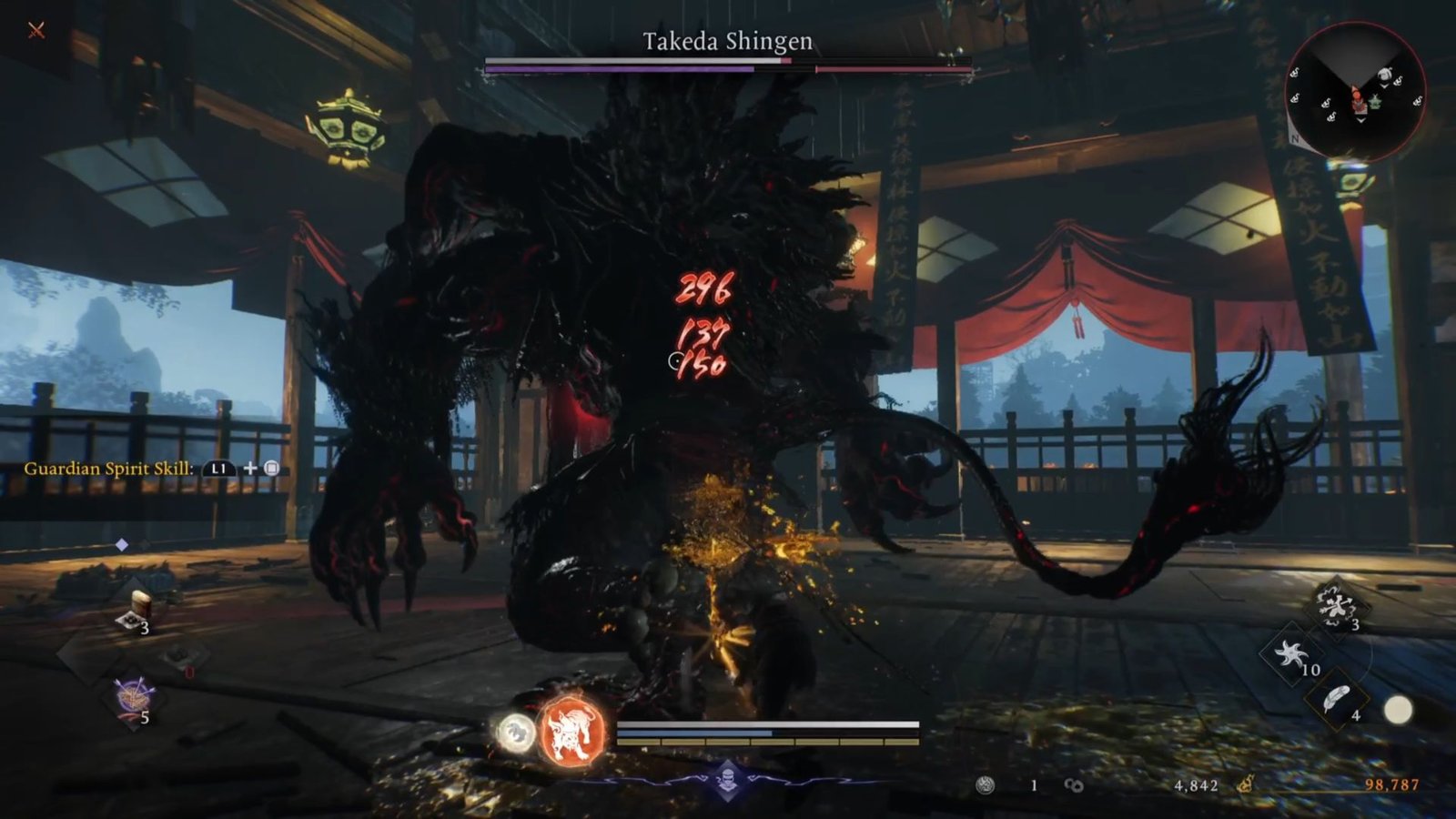Click the Takeda Shingen boss name
Screen dimensions: 1456x819
pos(728,40)
